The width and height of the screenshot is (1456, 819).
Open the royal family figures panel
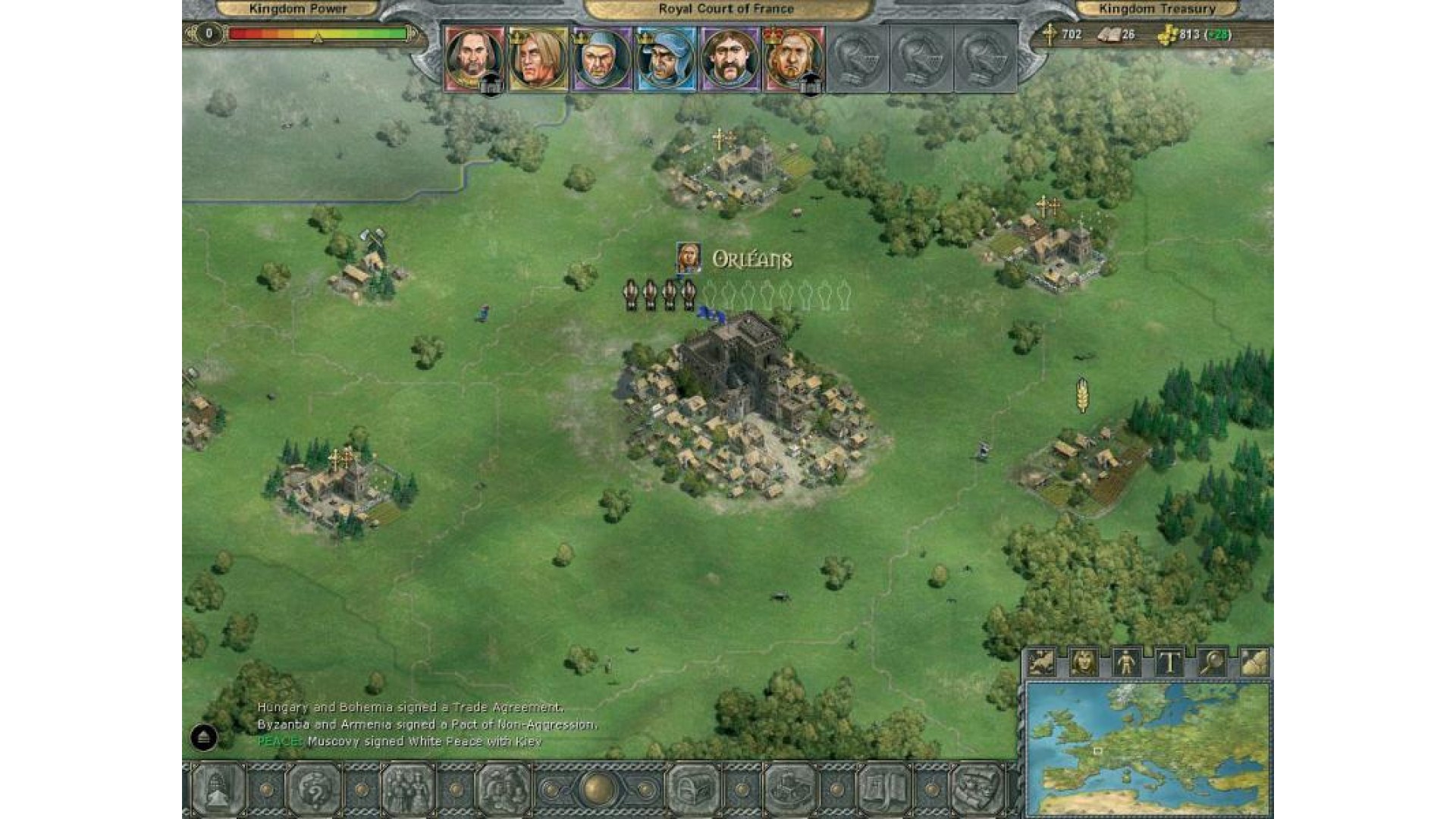(x=407, y=790)
